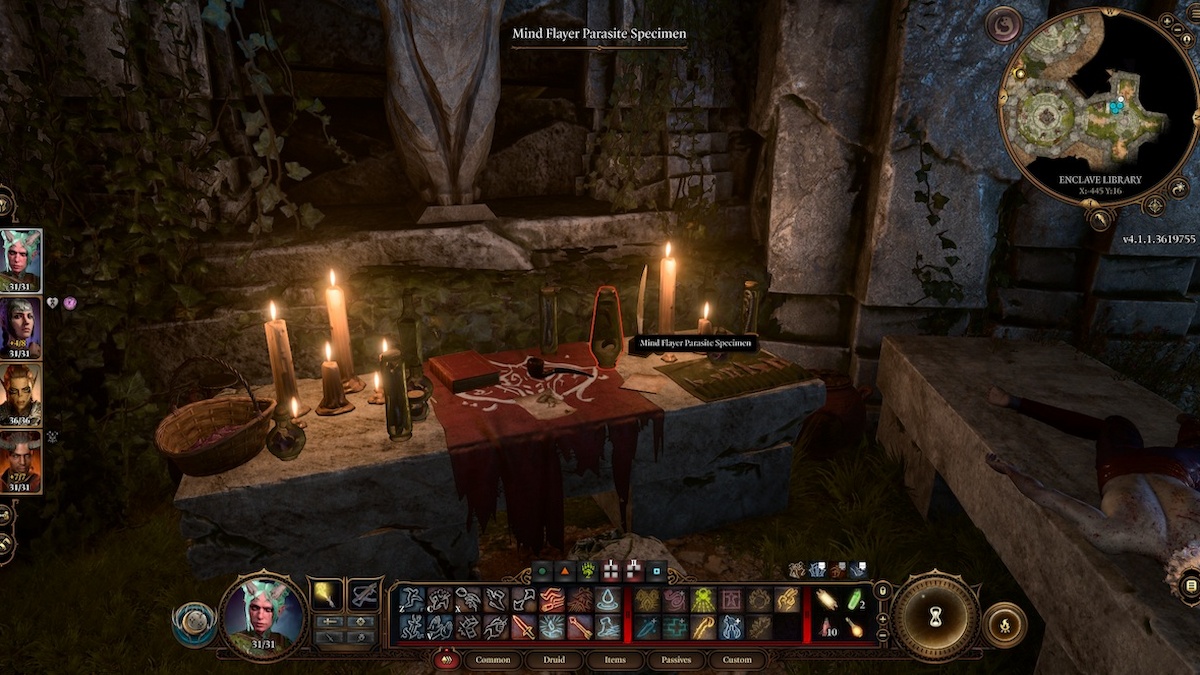The width and height of the screenshot is (1200, 675).
Task: Select the torch melee weapon slot
Action: 326,595
